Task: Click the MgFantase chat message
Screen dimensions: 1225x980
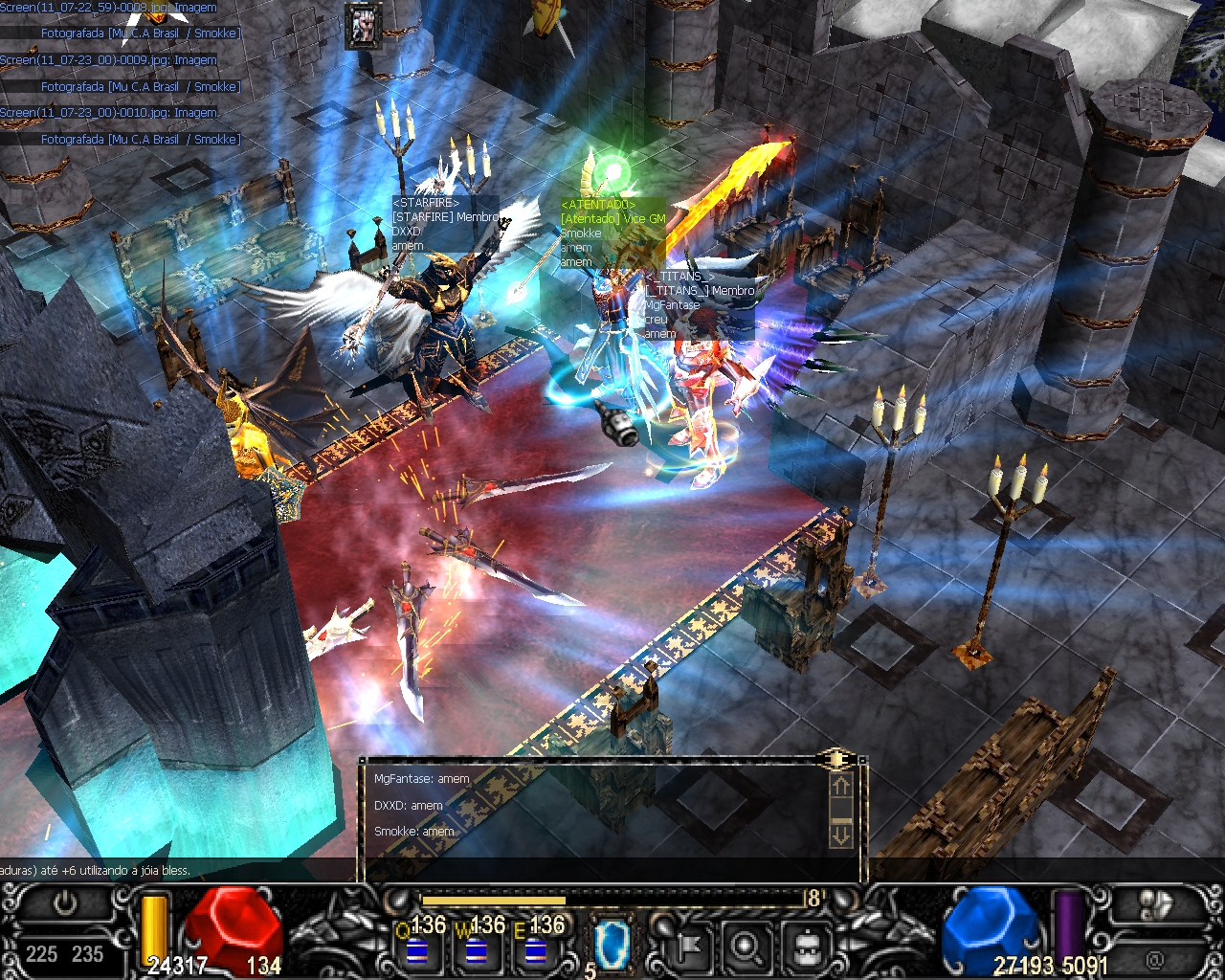Action: [x=422, y=779]
